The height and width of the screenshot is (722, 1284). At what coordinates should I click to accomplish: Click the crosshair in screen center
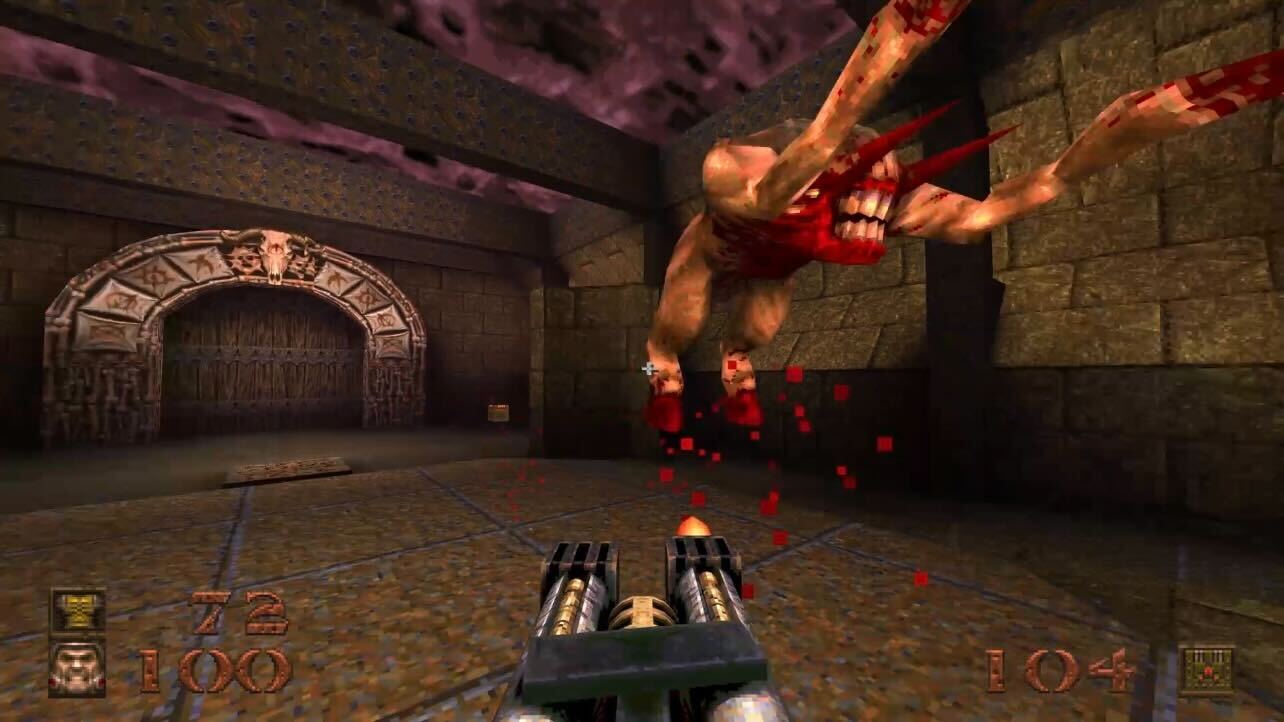(646, 370)
